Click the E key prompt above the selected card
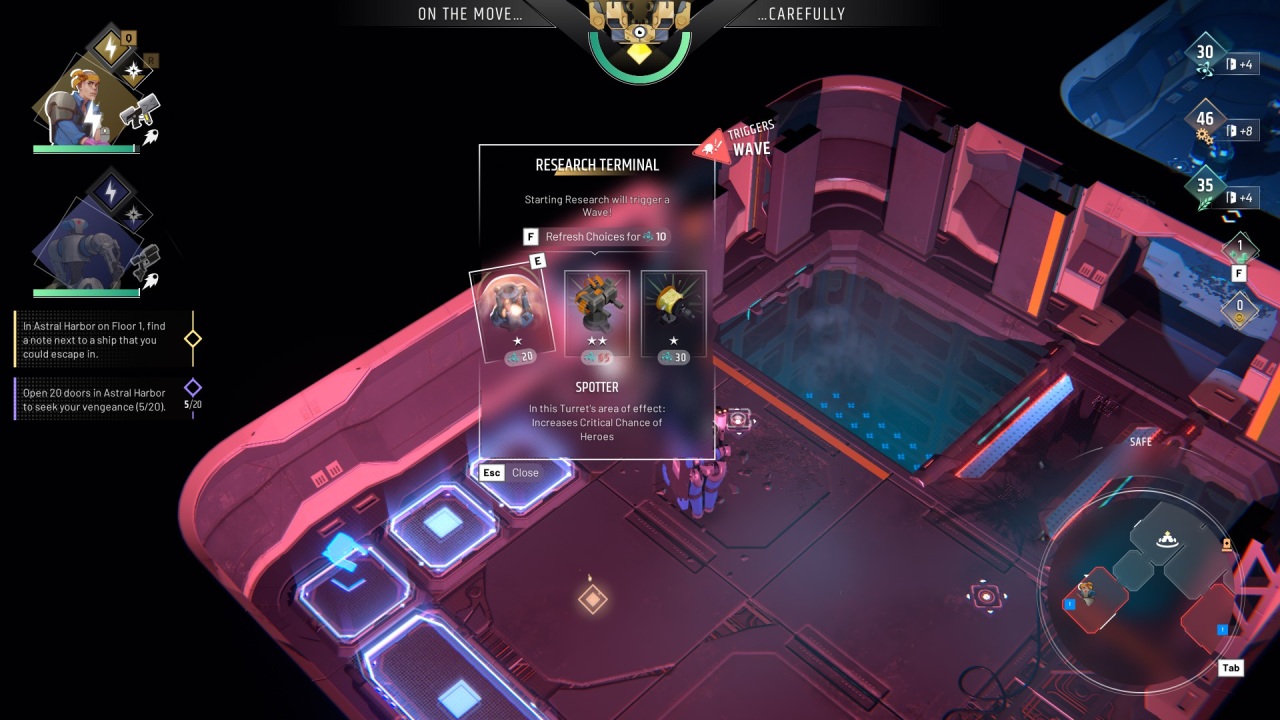 [x=538, y=260]
